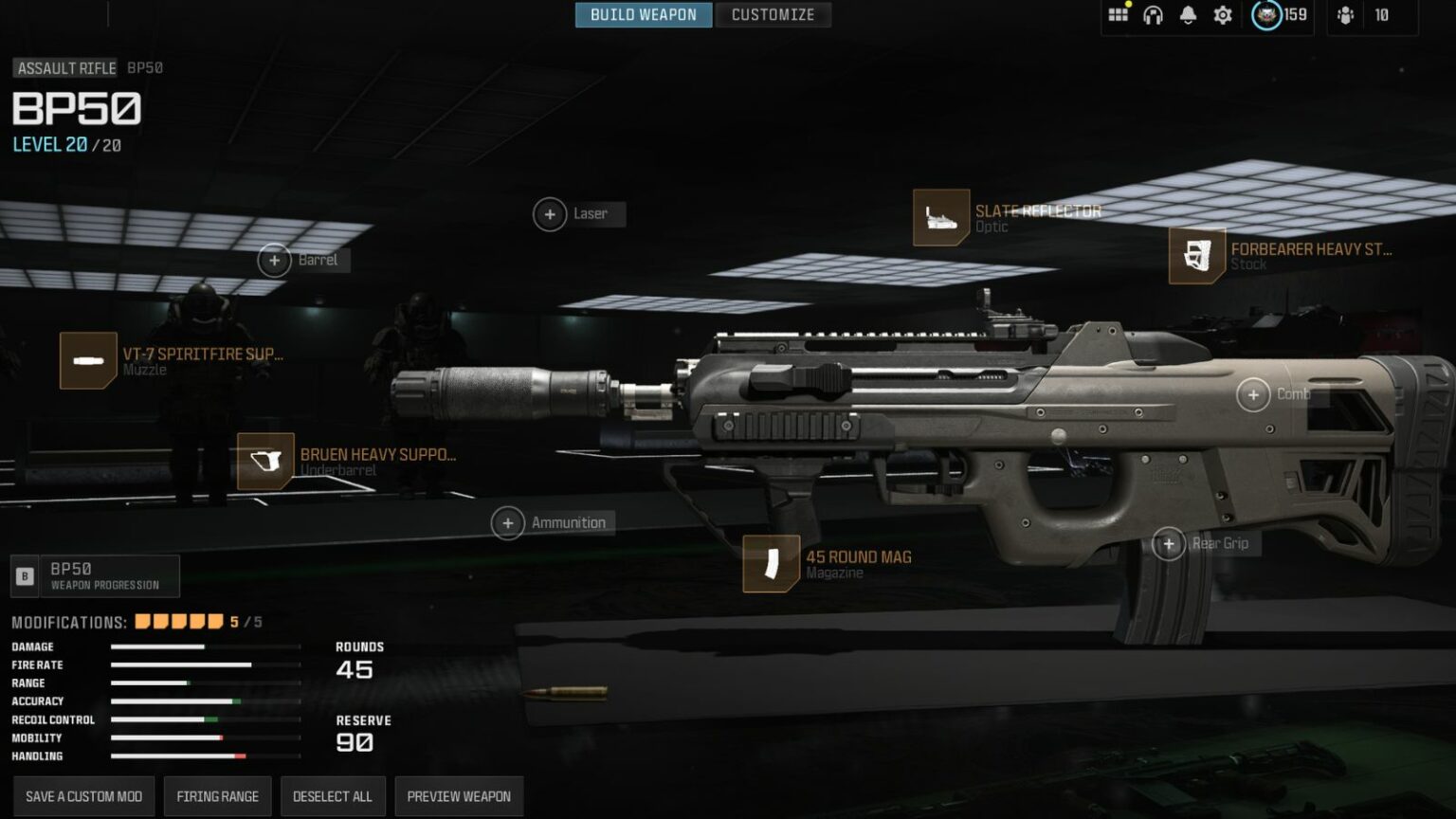Enter the Firing Range

click(x=217, y=796)
